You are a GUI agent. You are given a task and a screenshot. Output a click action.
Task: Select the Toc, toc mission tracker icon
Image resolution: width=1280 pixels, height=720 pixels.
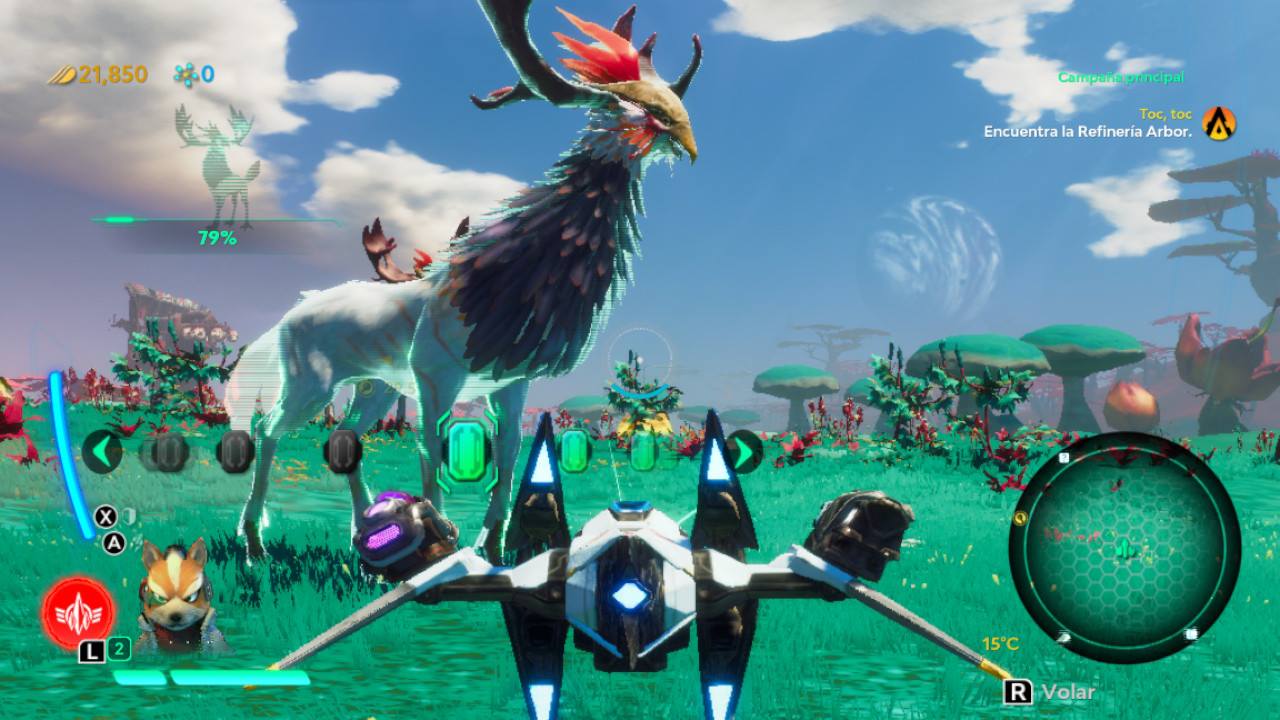pos(1219,123)
